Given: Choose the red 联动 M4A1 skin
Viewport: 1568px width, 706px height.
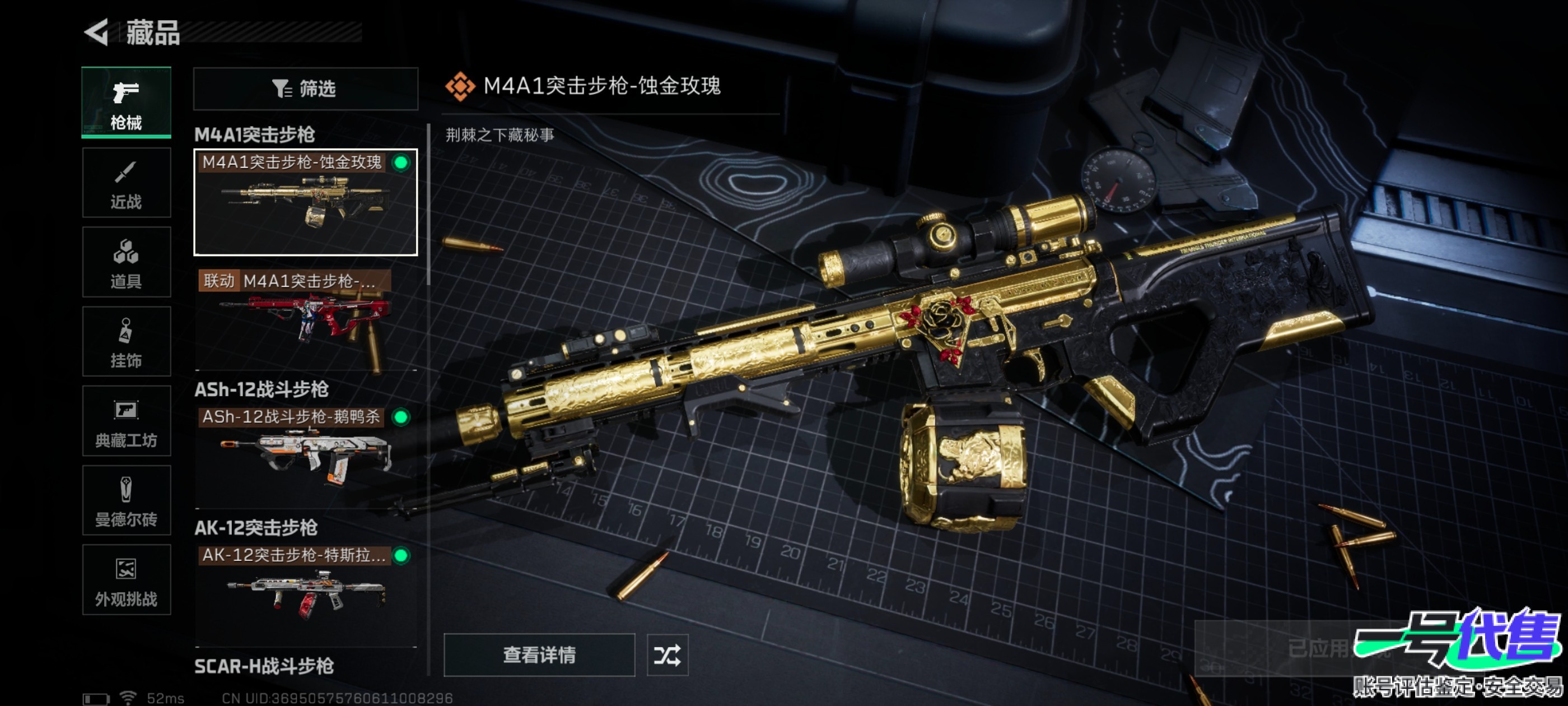Looking at the screenshot, I should (305, 320).
